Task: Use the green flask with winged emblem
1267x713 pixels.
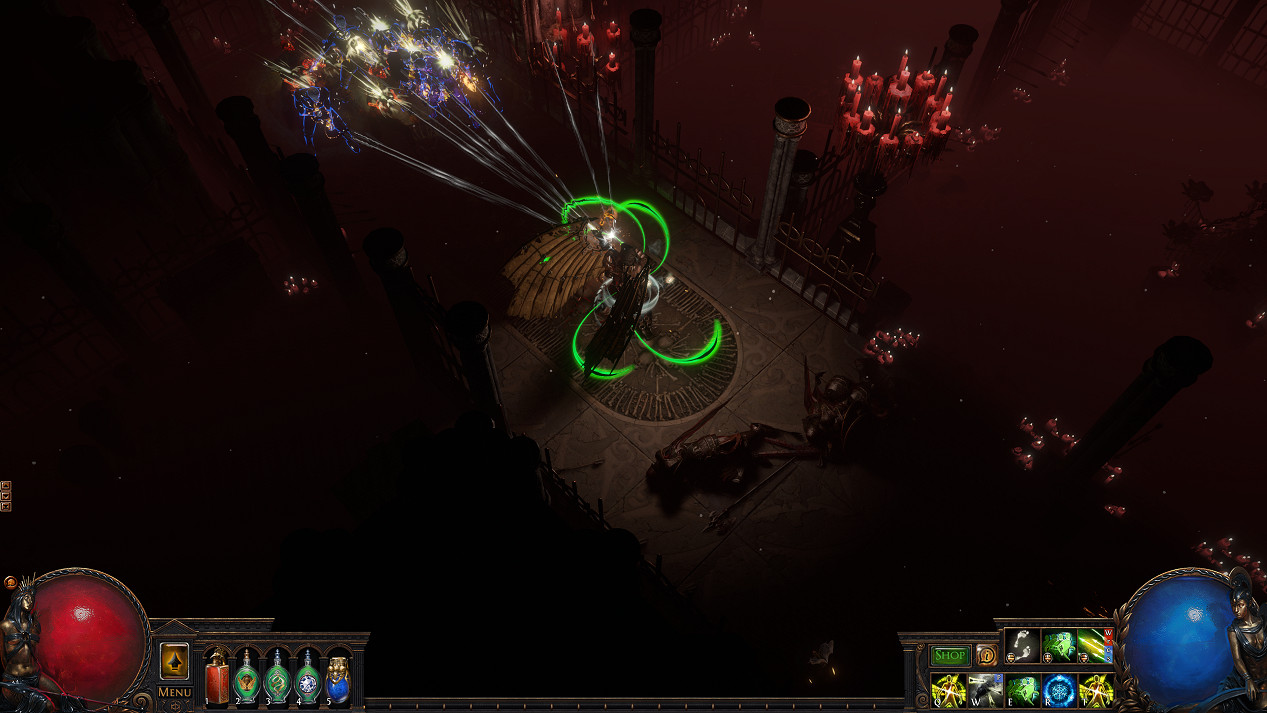Action: coord(247,679)
